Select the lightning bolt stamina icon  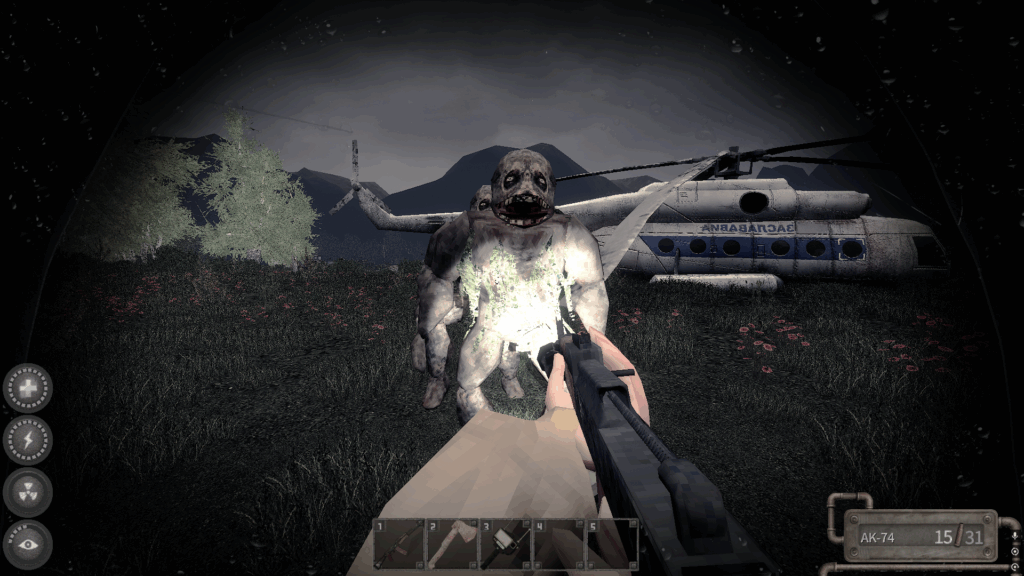point(28,440)
